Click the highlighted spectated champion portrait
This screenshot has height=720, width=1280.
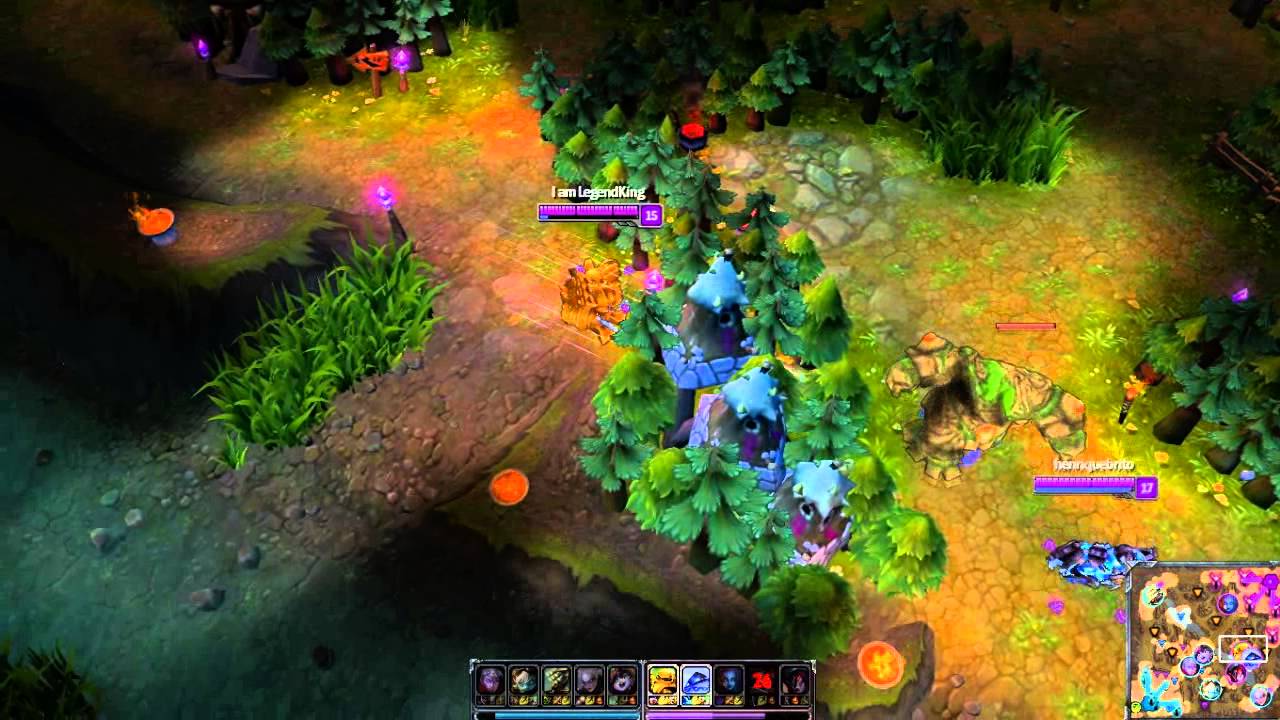click(x=694, y=678)
